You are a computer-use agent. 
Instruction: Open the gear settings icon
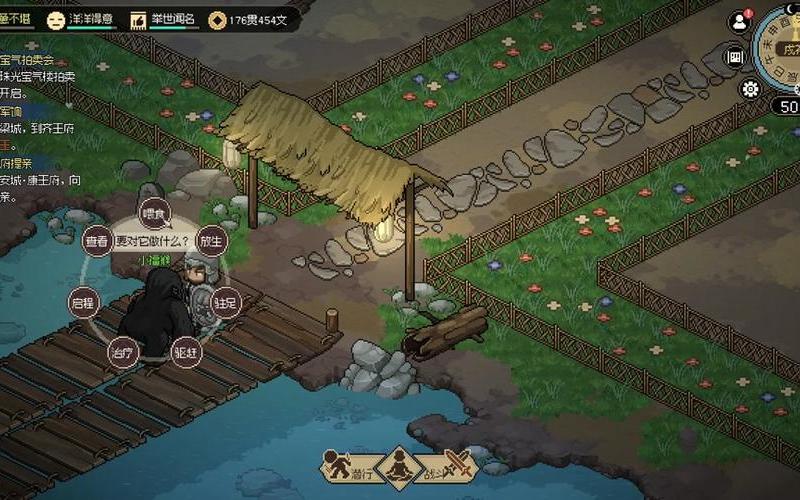(750, 89)
